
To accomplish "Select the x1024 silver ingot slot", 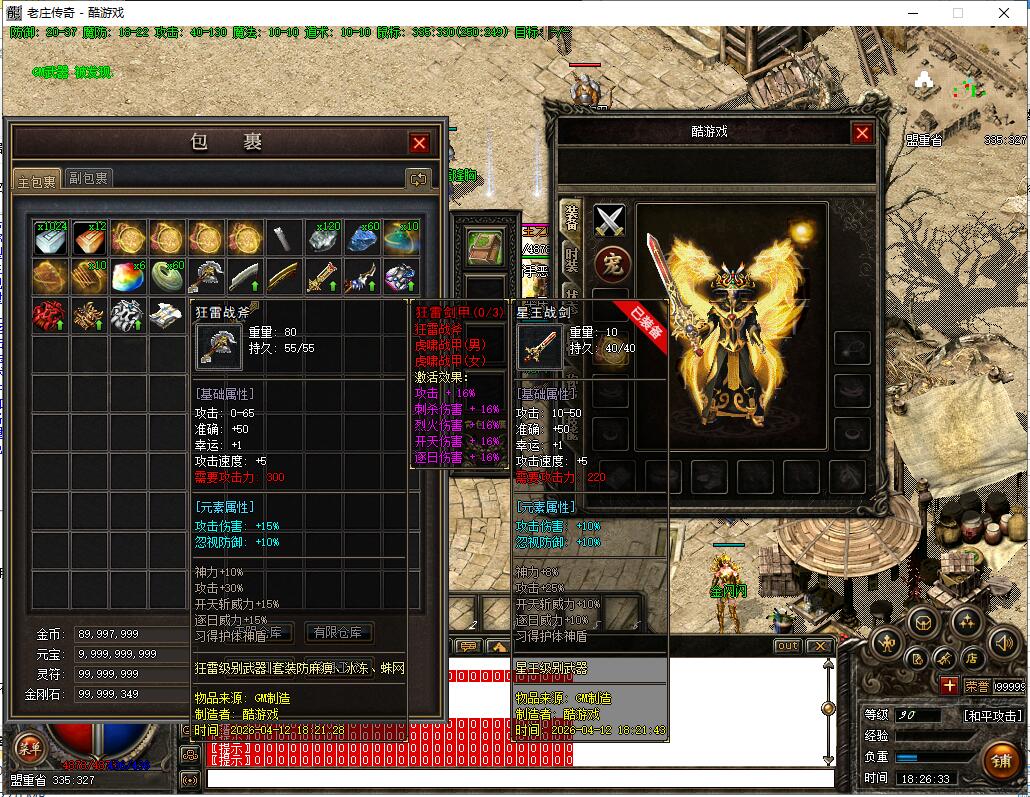I will [x=50, y=238].
